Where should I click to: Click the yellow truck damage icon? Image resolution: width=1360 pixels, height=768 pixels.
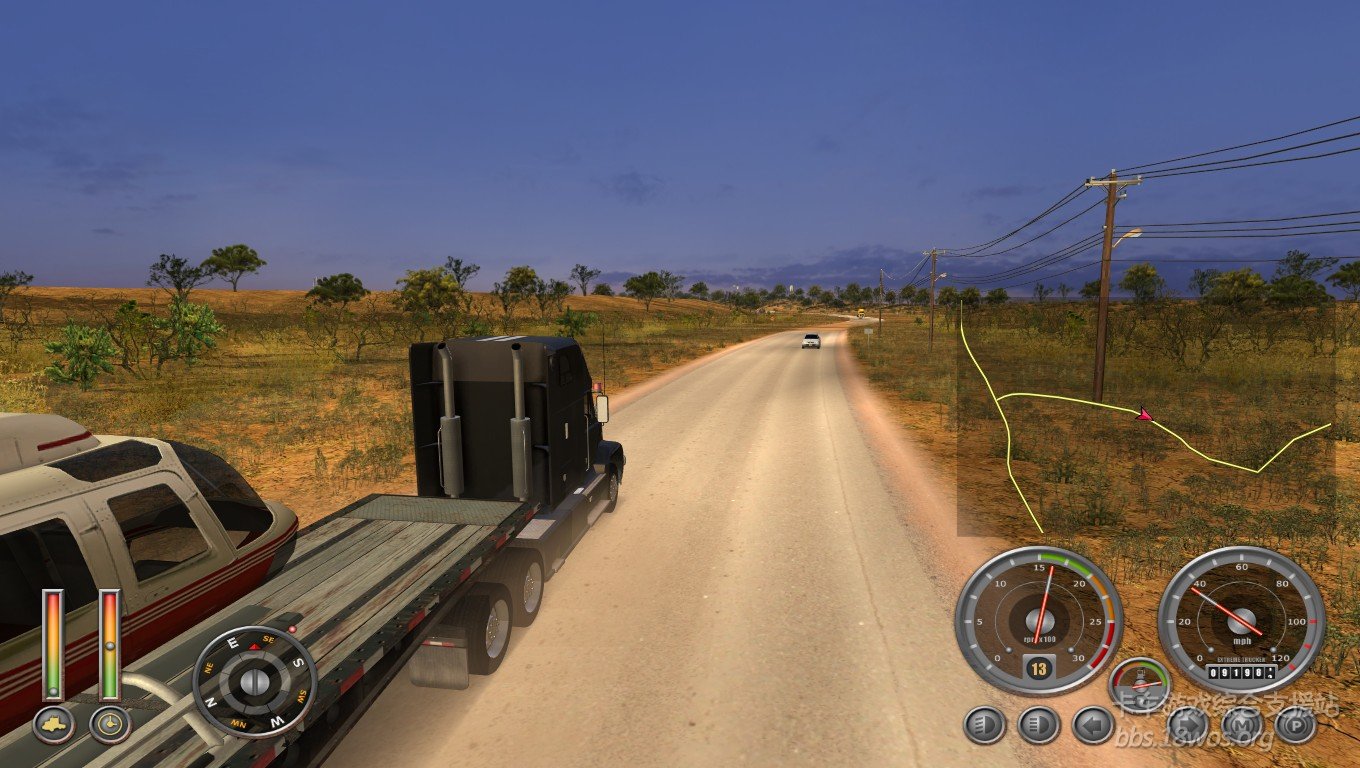(53, 724)
